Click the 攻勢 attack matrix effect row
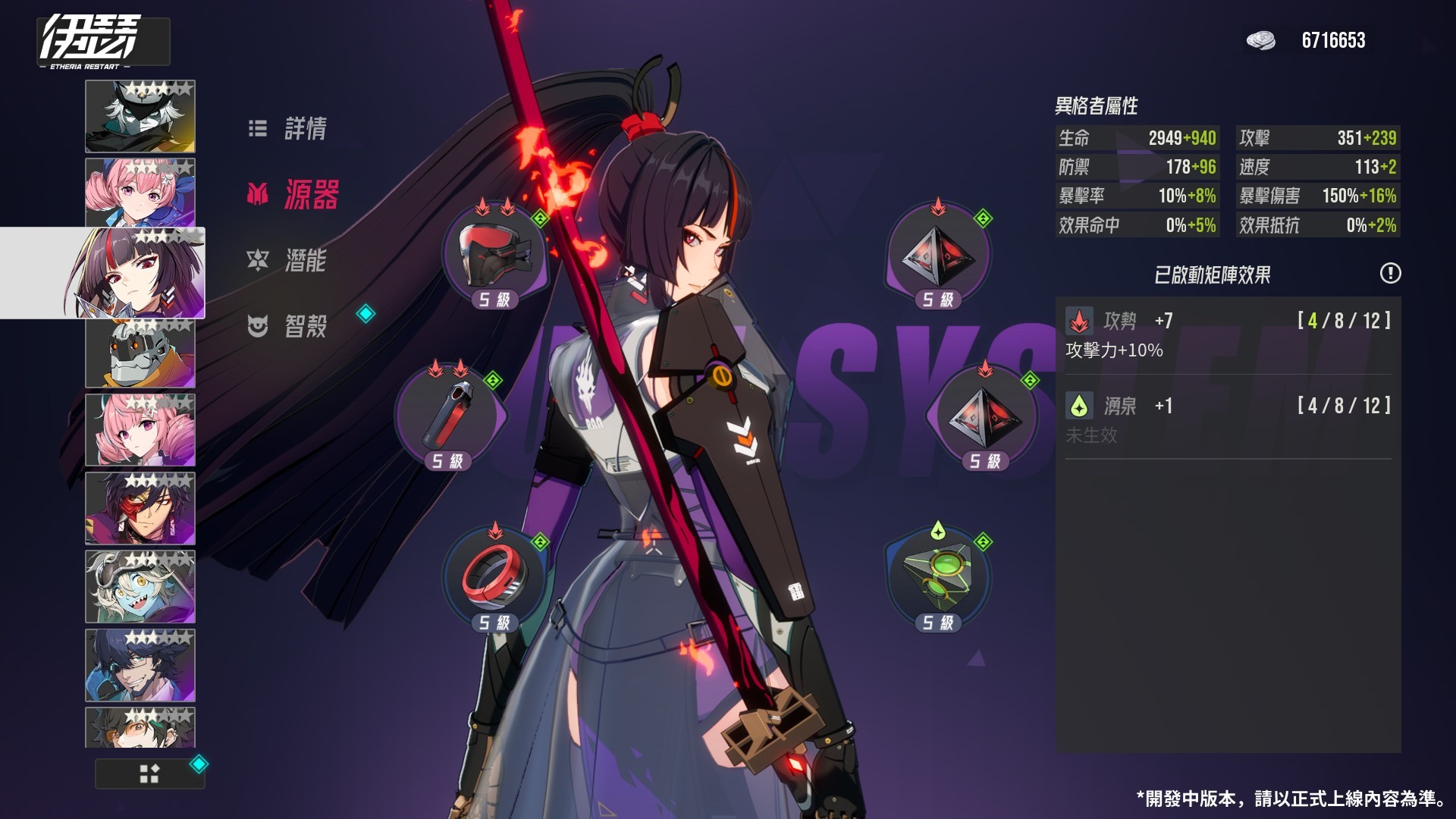The height and width of the screenshot is (819, 1456). tap(1228, 334)
